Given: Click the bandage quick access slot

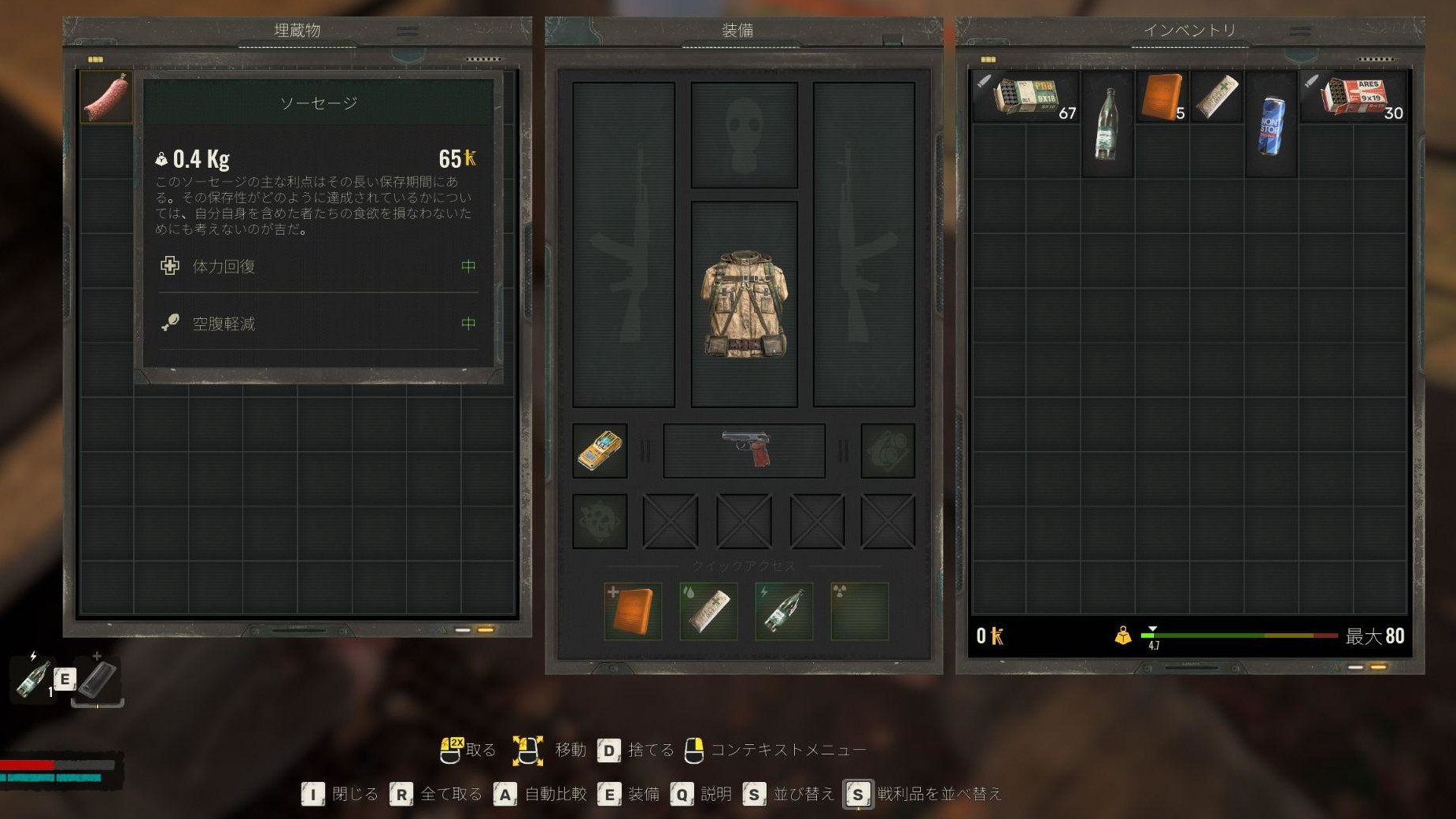Looking at the screenshot, I should [x=708, y=611].
